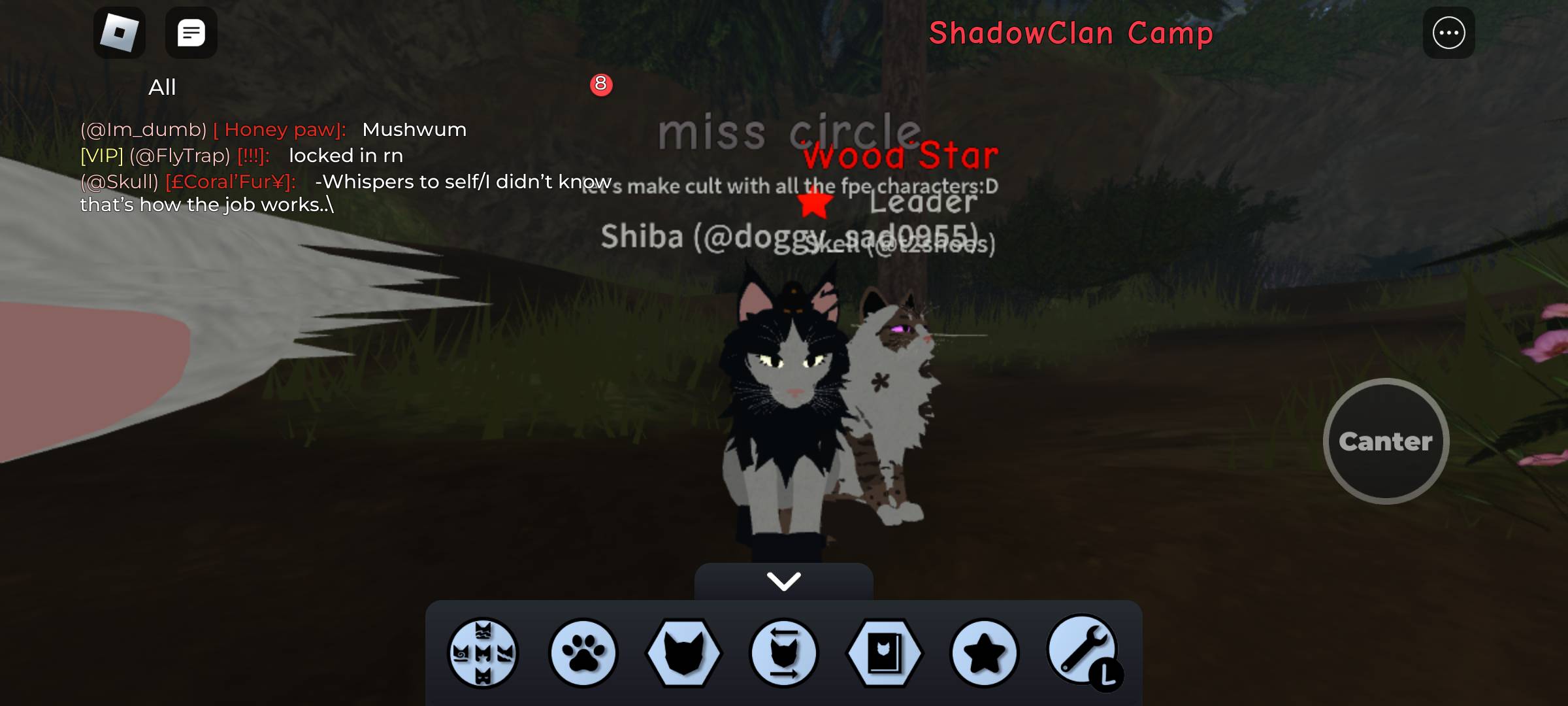Toggle the Roblox chat window
Screen dimensions: 1568x706
pyautogui.click(x=191, y=33)
